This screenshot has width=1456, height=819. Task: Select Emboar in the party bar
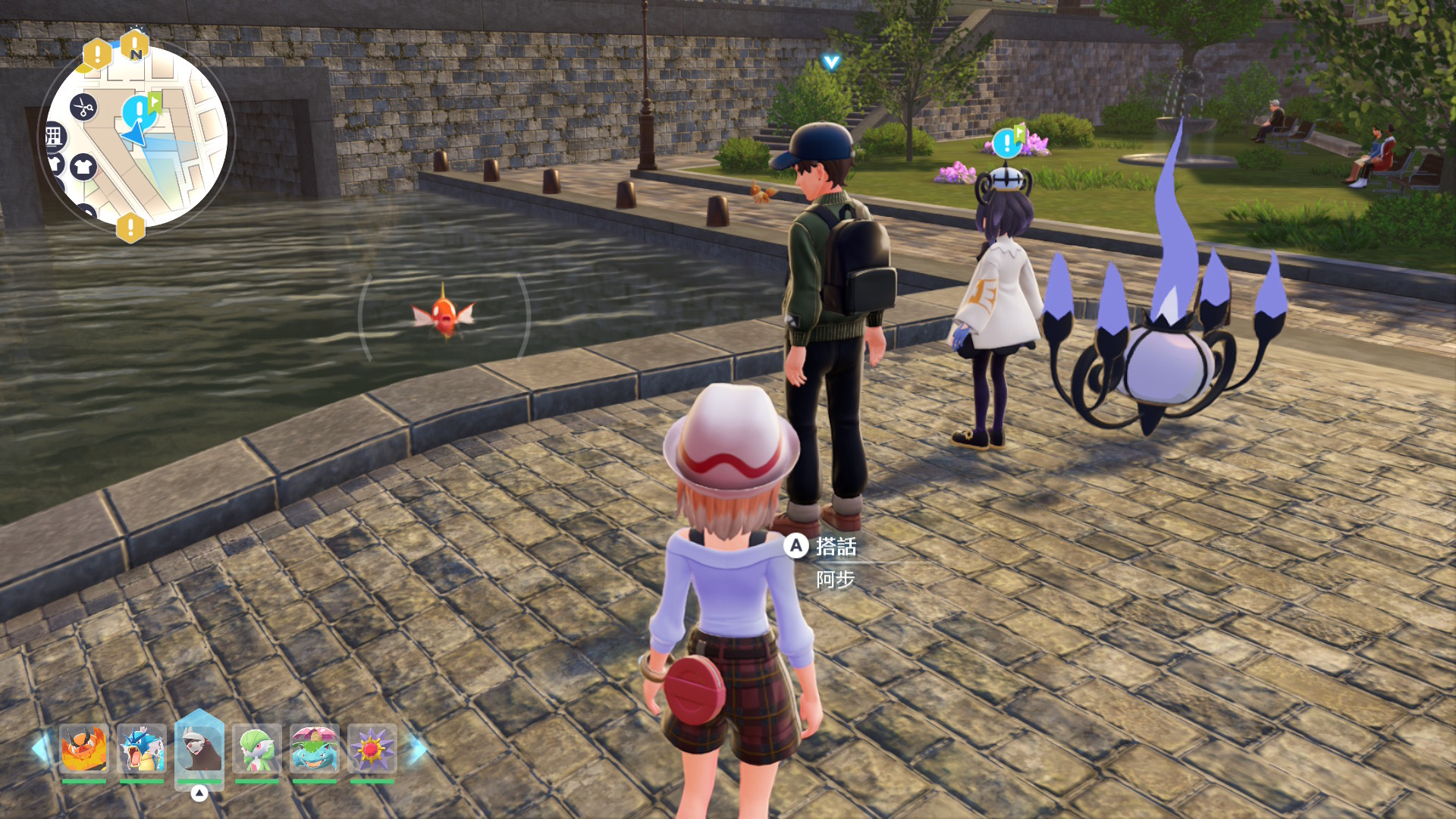(x=84, y=748)
